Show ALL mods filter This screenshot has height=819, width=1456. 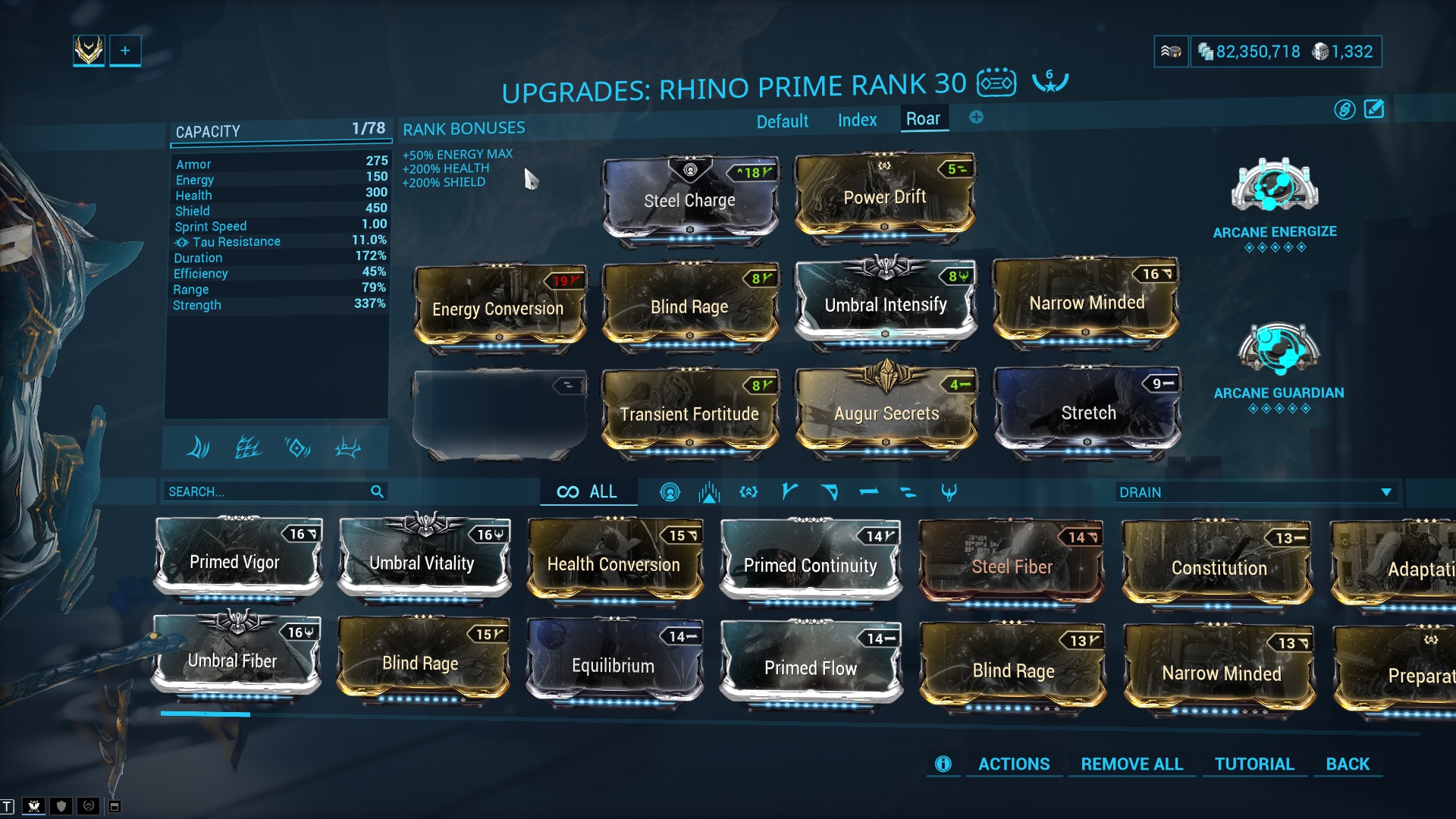point(588,491)
